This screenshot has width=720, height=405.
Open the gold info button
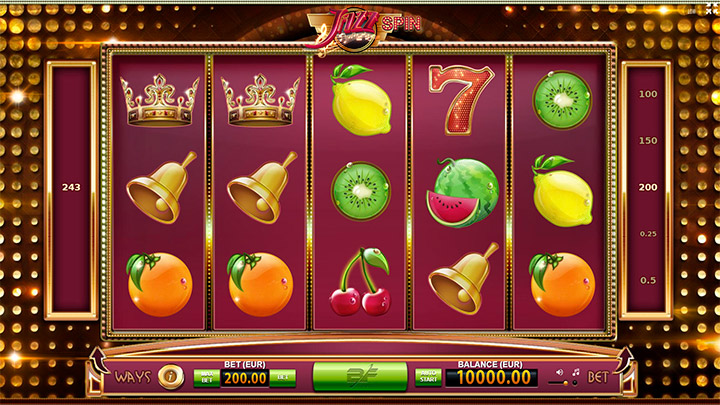(169, 377)
